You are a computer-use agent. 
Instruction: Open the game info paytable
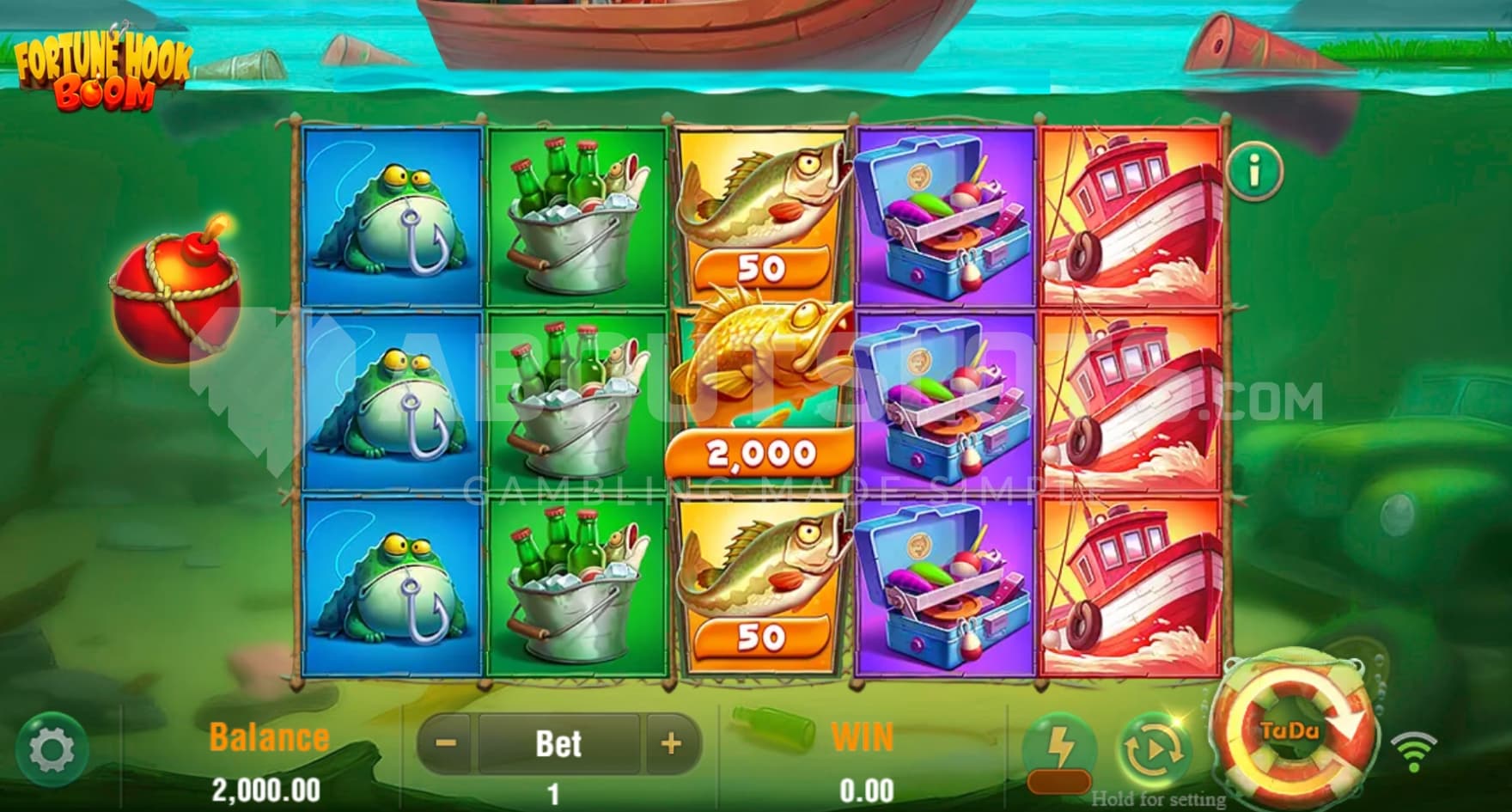(1254, 173)
